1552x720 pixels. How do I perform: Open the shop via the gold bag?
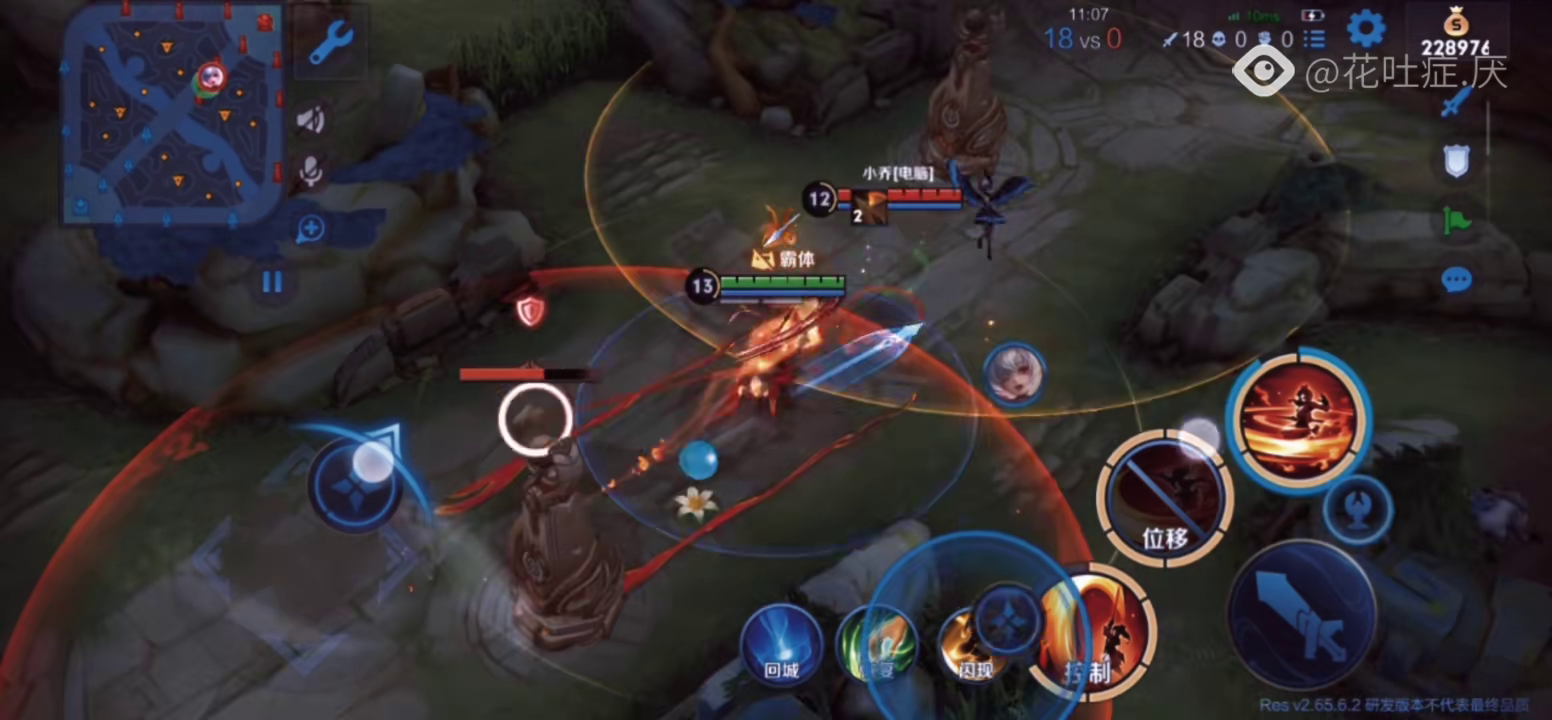point(1455,35)
